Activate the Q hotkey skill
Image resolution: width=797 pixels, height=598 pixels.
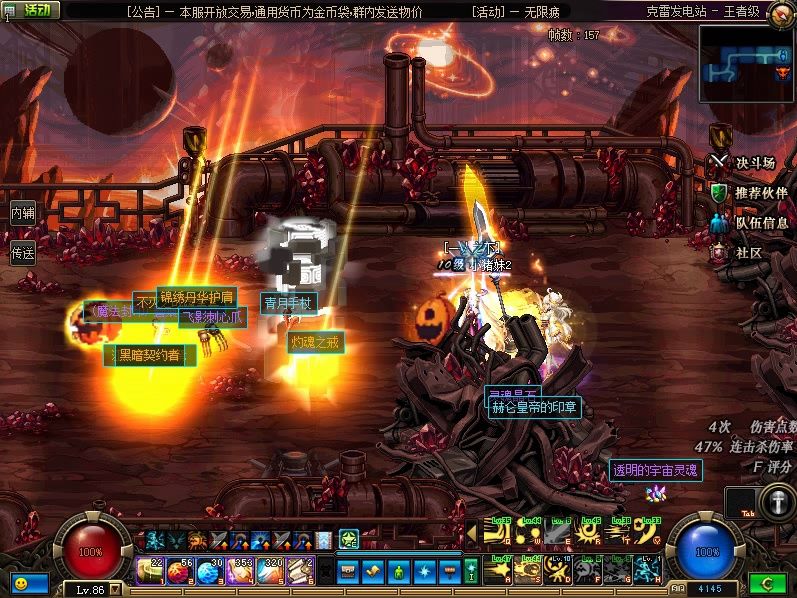point(497,535)
